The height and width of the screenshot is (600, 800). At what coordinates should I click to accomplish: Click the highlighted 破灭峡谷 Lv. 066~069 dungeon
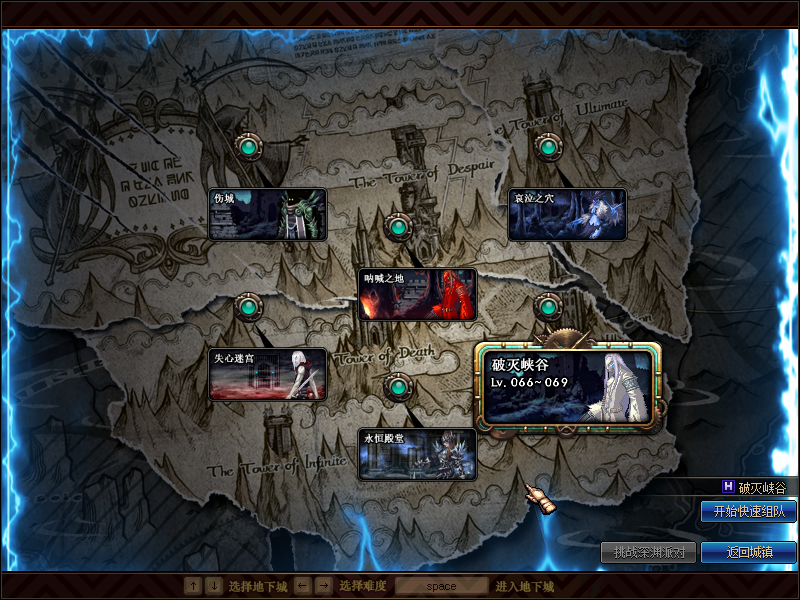[568, 386]
